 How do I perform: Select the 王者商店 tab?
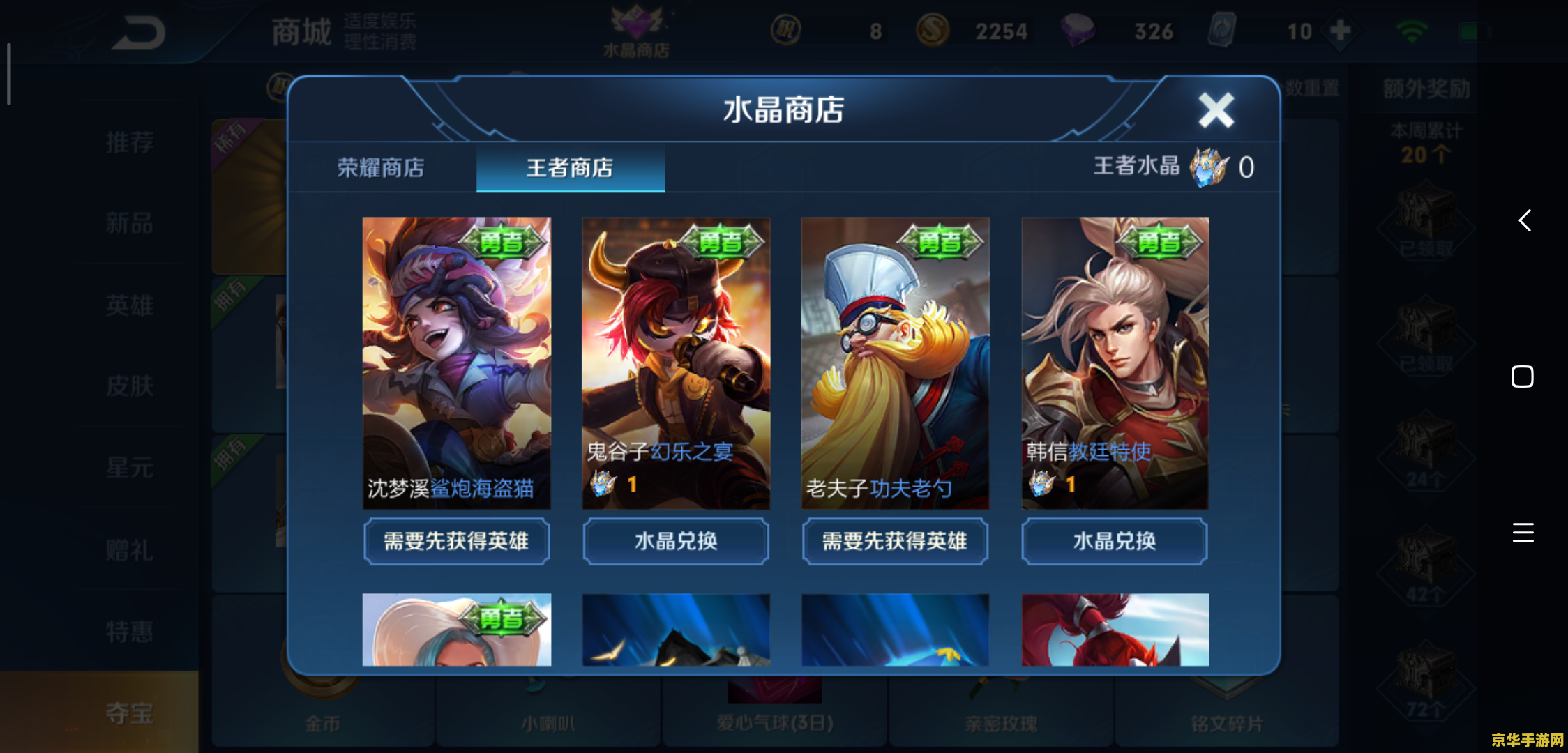coord(571,168)
